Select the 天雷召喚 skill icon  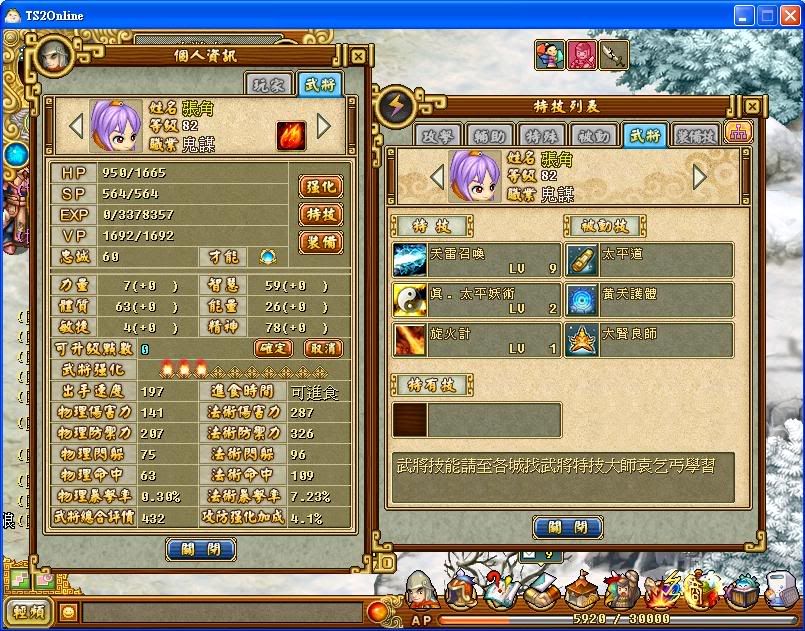(x=409, y=260)
